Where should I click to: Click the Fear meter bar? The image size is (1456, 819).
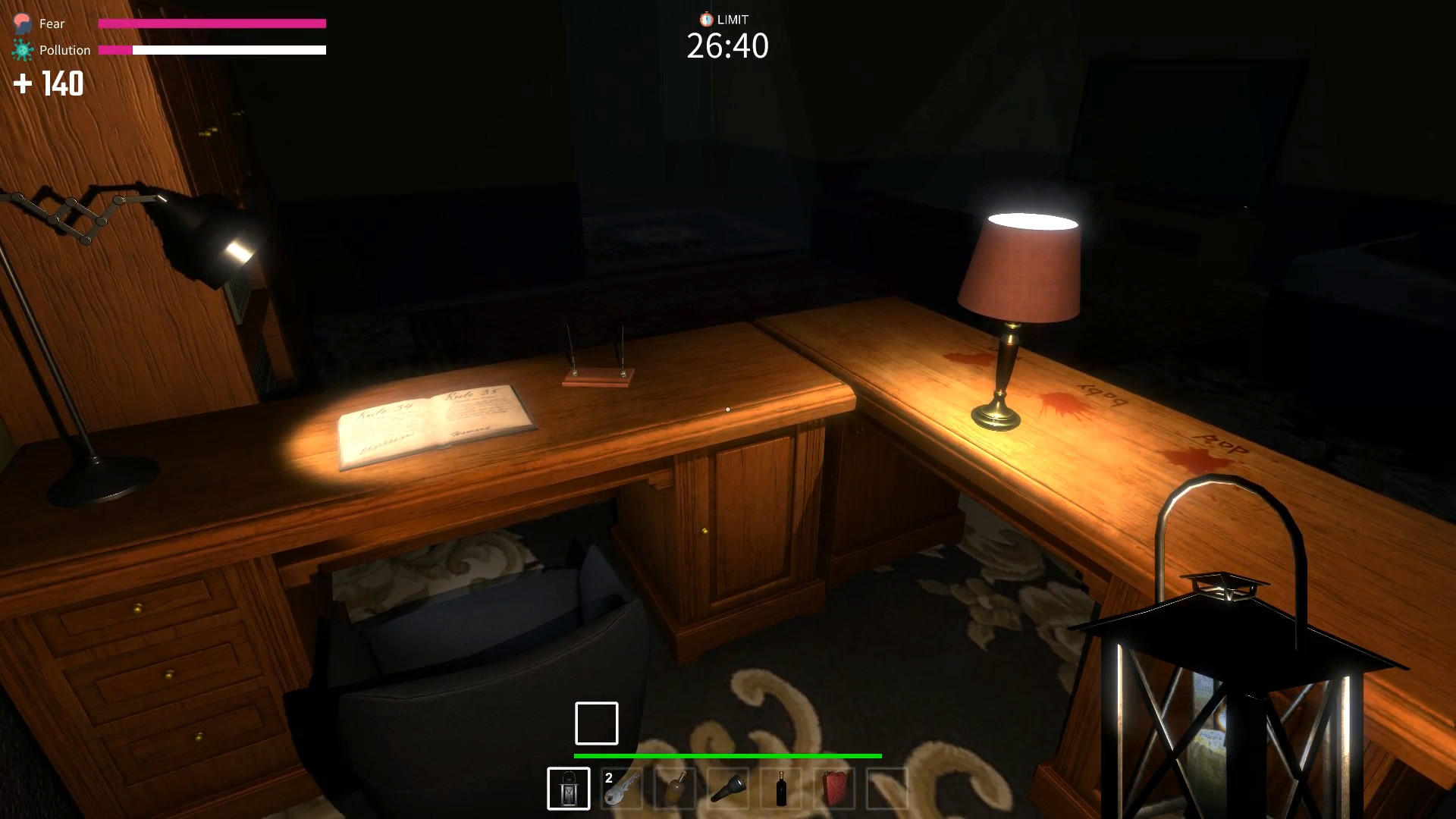coord(212,24)
